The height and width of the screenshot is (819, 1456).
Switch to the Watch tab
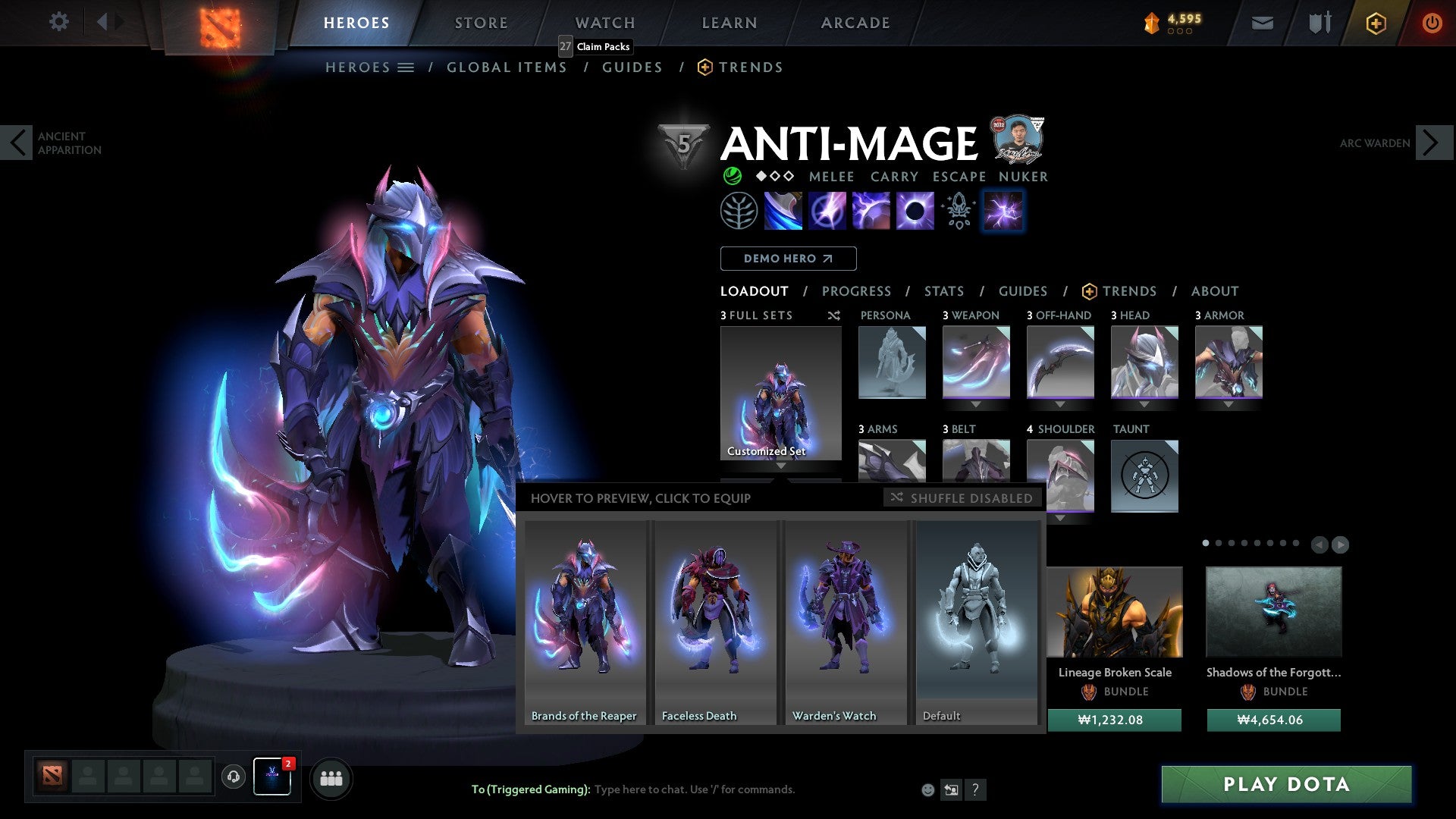pos(604,23)
